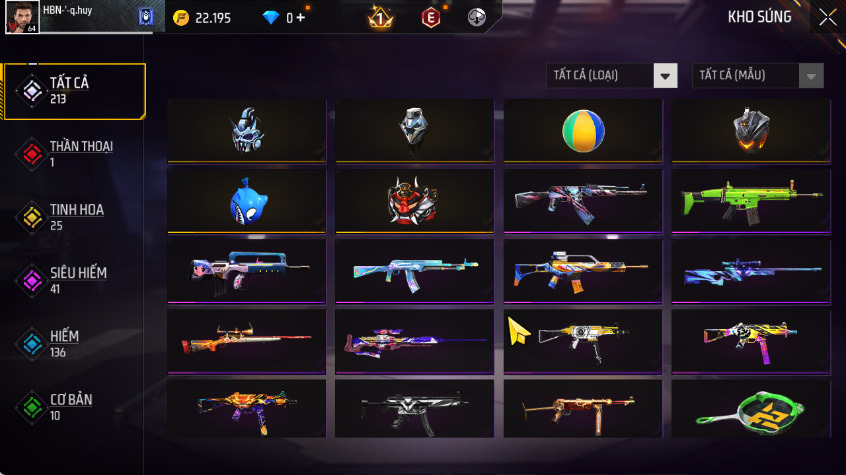
Task: Open the gold rank badge icon
Action: click(380, 17)
